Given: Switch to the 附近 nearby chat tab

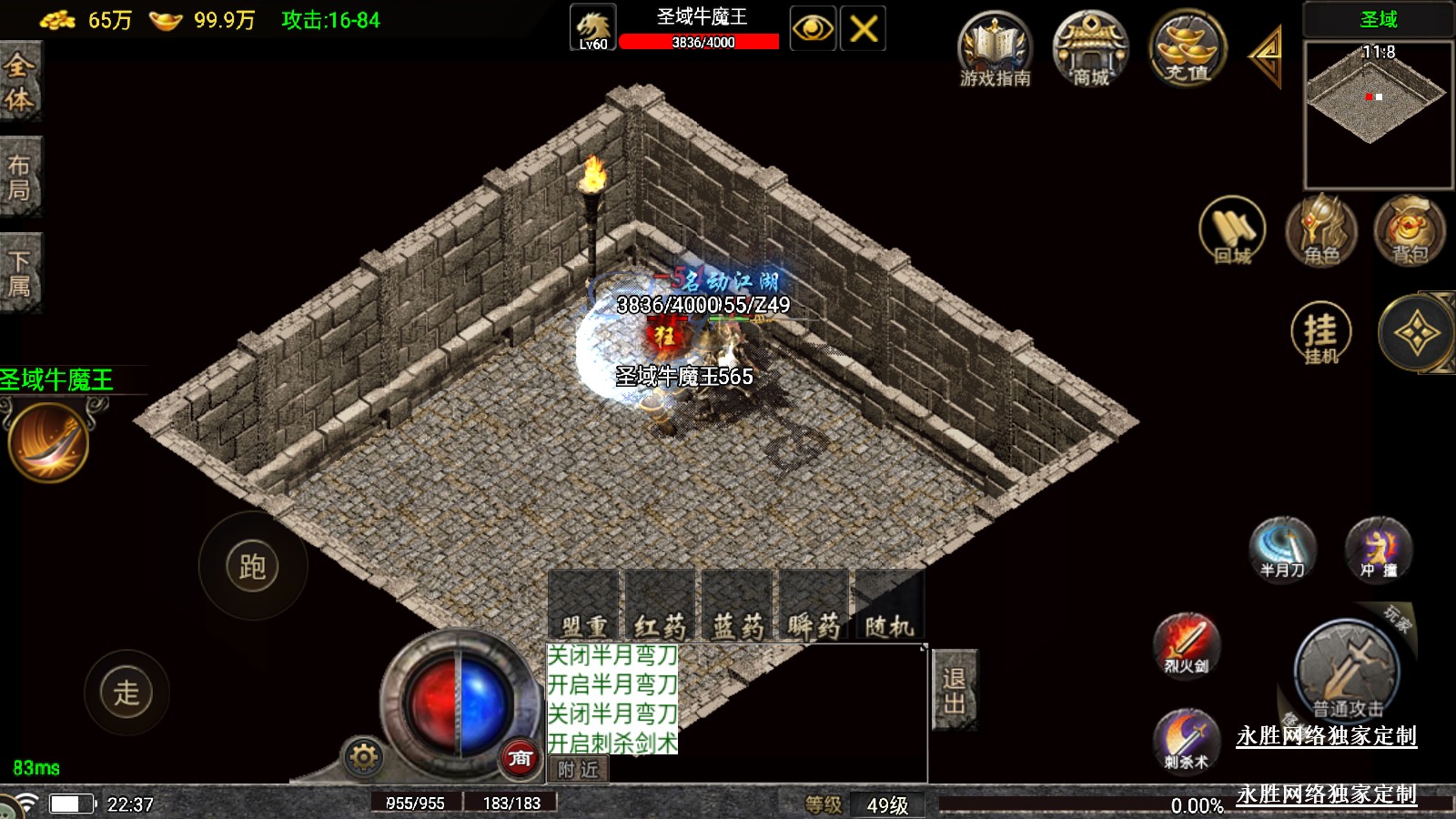Looking at the screenshot, I should click(578, 770).
